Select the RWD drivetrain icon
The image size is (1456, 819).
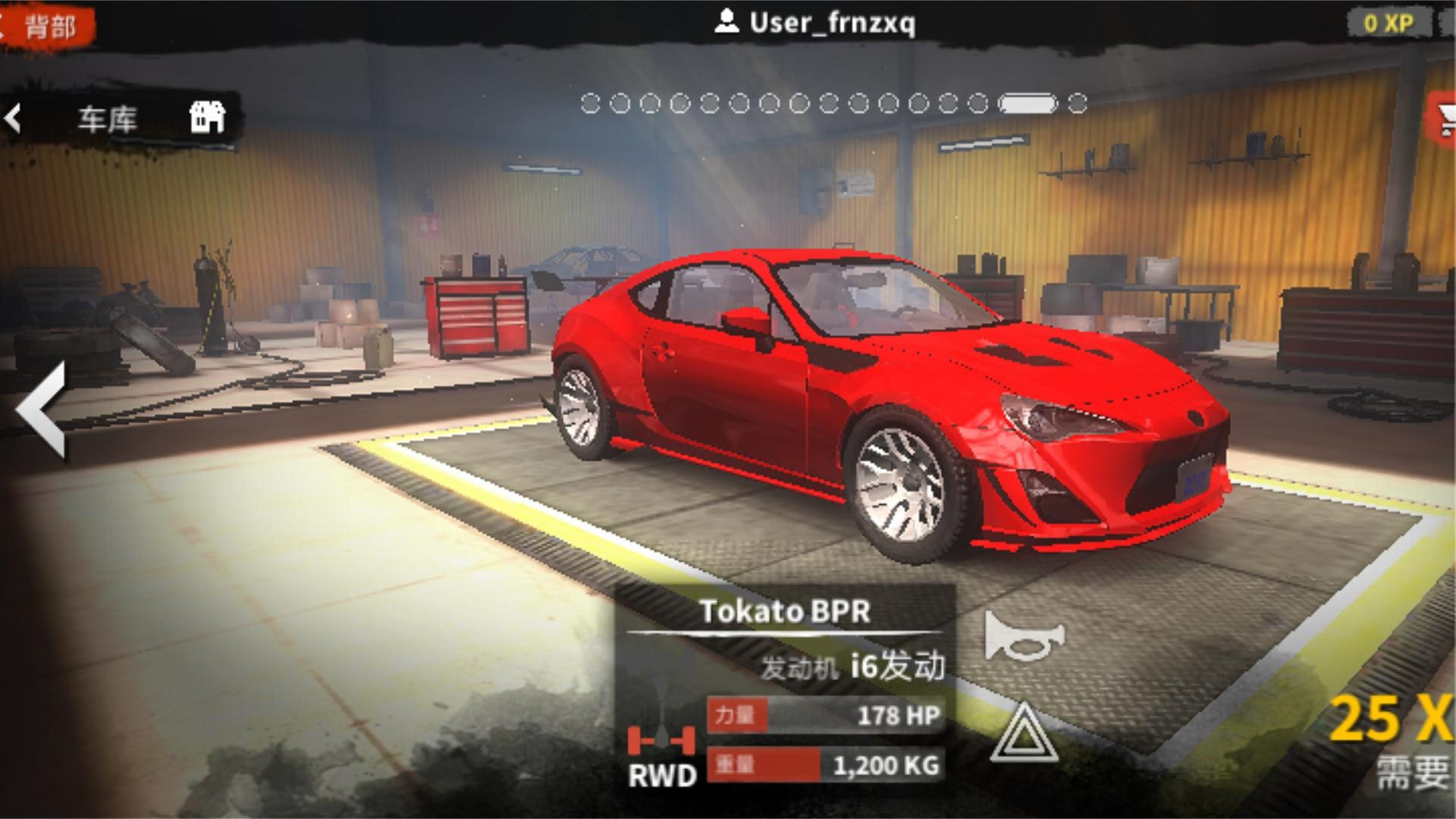661,755
